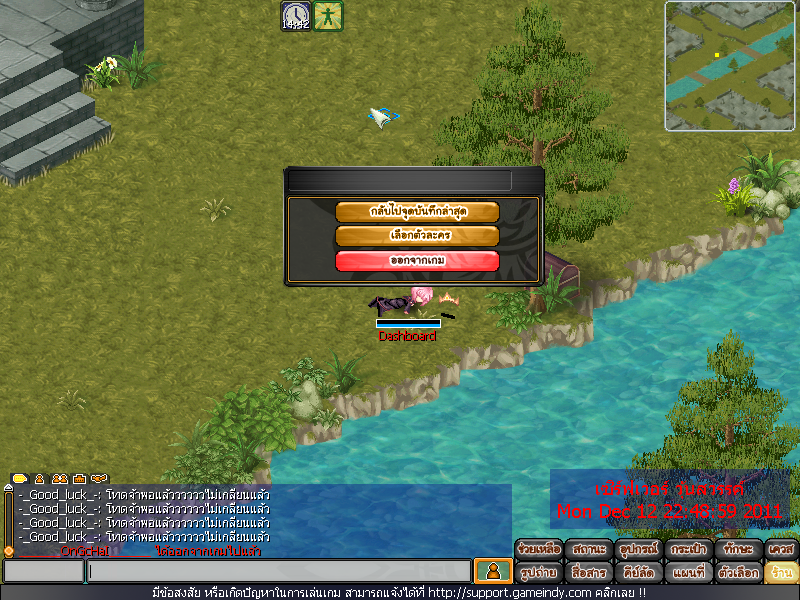This screenshot has height=600, width=800.
Task: Open the เควส (quest) log
Action: (x=781, y=549)
